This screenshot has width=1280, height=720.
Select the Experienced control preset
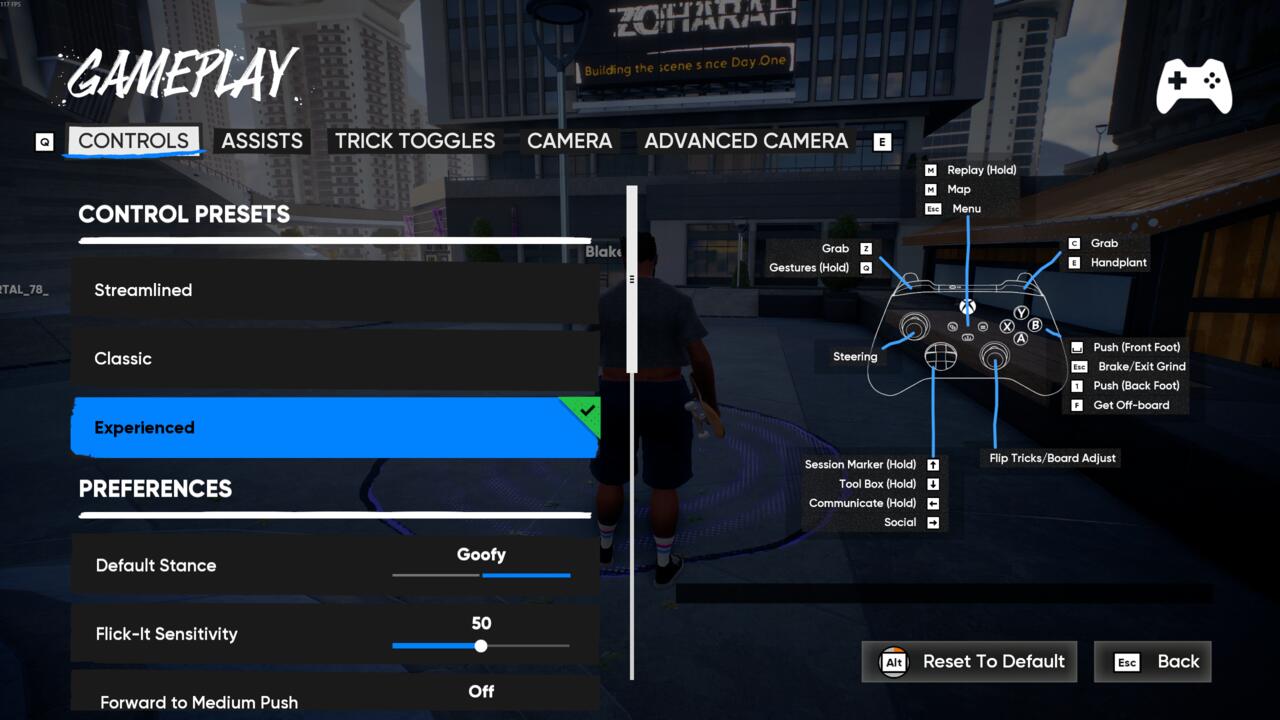coord(335,427)
